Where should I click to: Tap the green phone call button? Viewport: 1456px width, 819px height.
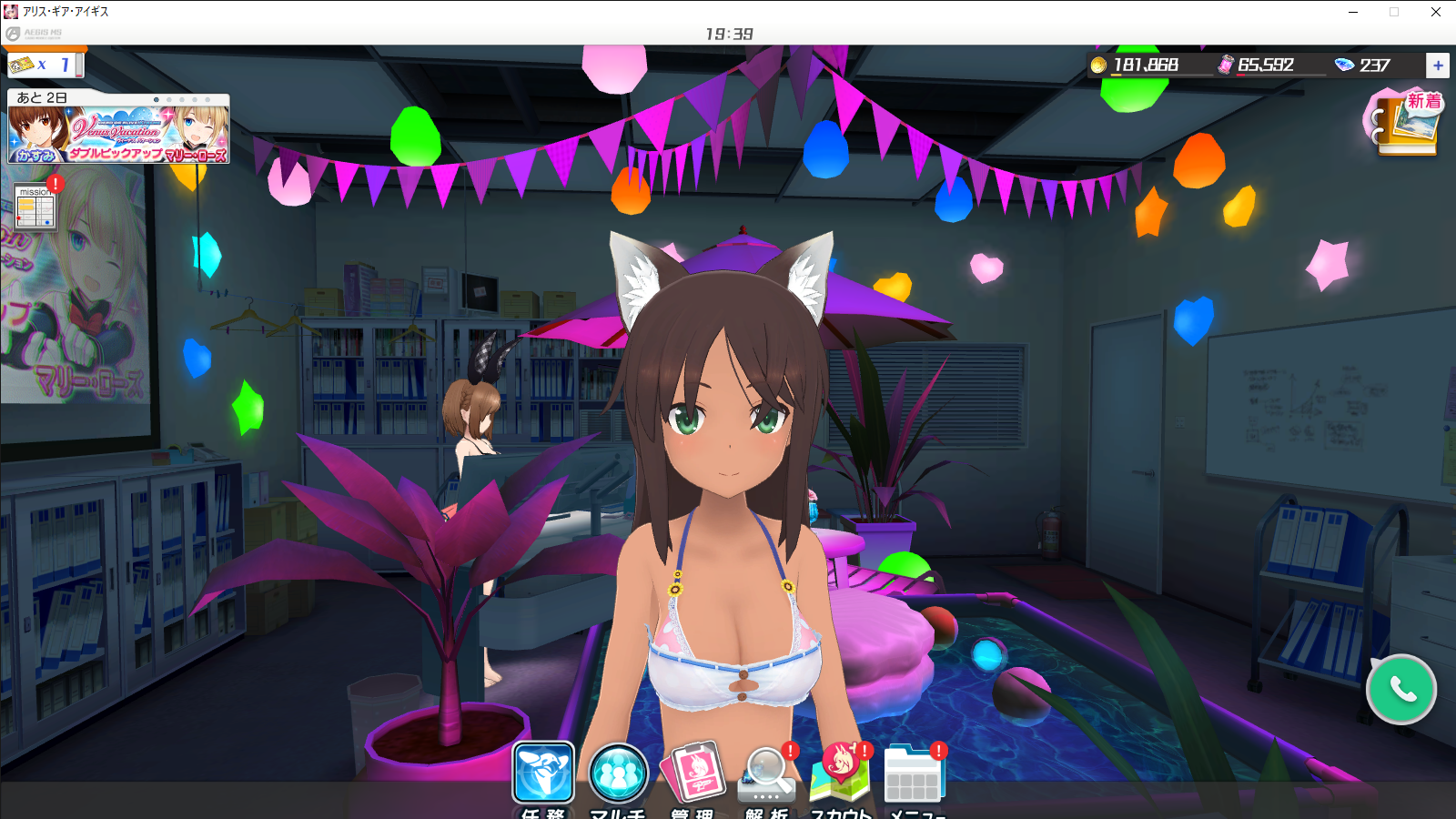[x=1401, y=690]
